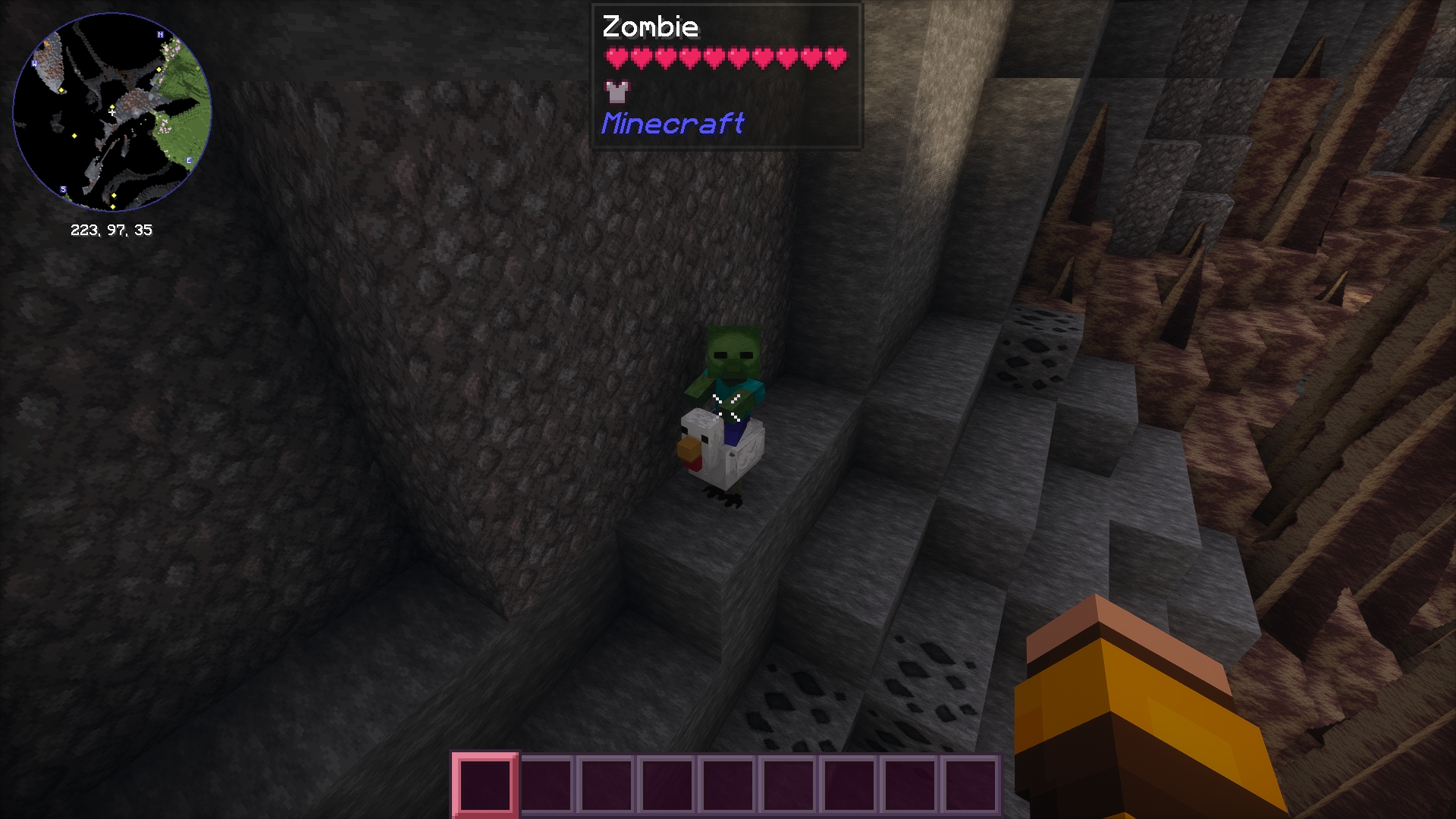Click the W compass marker on the minimap
The image size is (1456, 819).
(34, 64)
